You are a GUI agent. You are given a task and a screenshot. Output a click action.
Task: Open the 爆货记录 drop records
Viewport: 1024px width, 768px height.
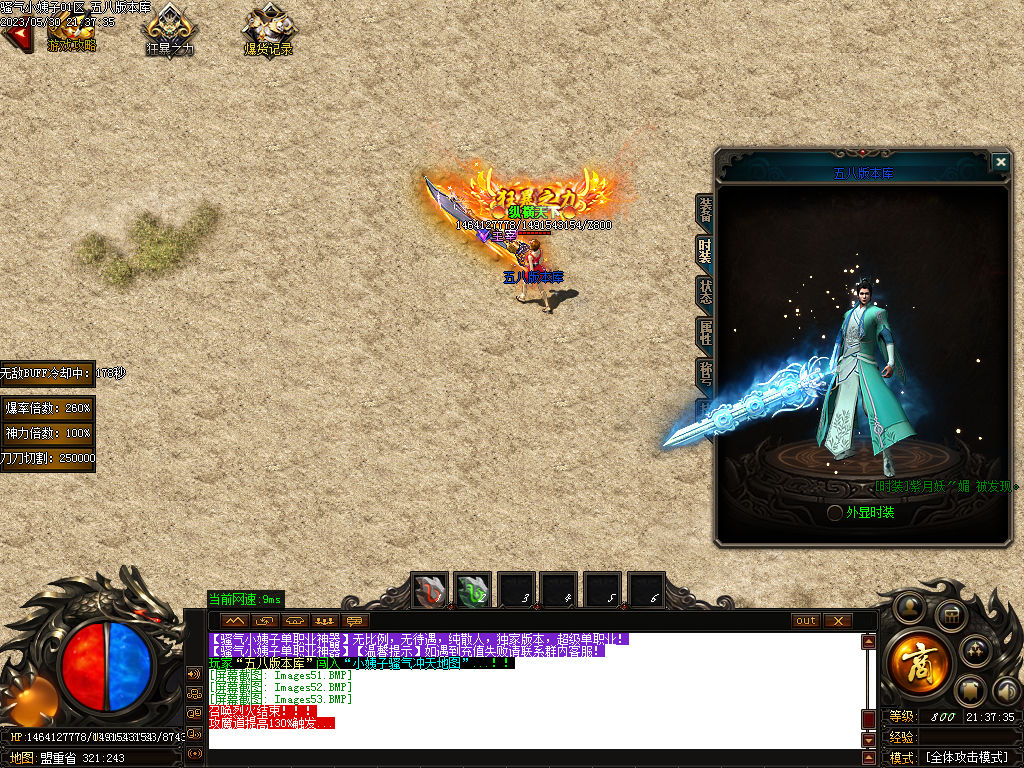pos(268,33)
